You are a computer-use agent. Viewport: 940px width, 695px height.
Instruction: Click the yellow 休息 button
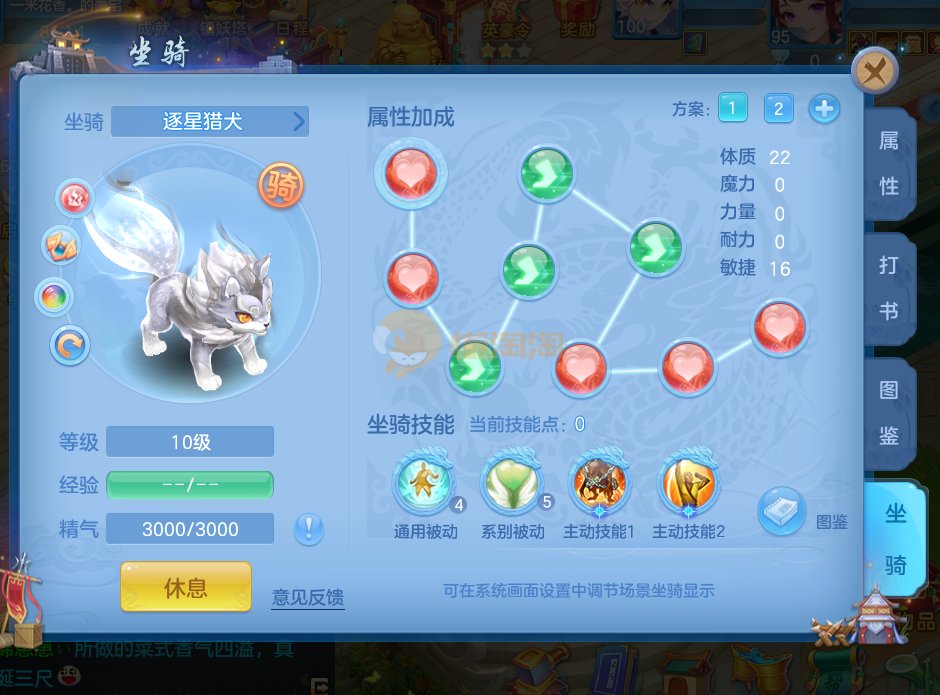pos(185,587)
